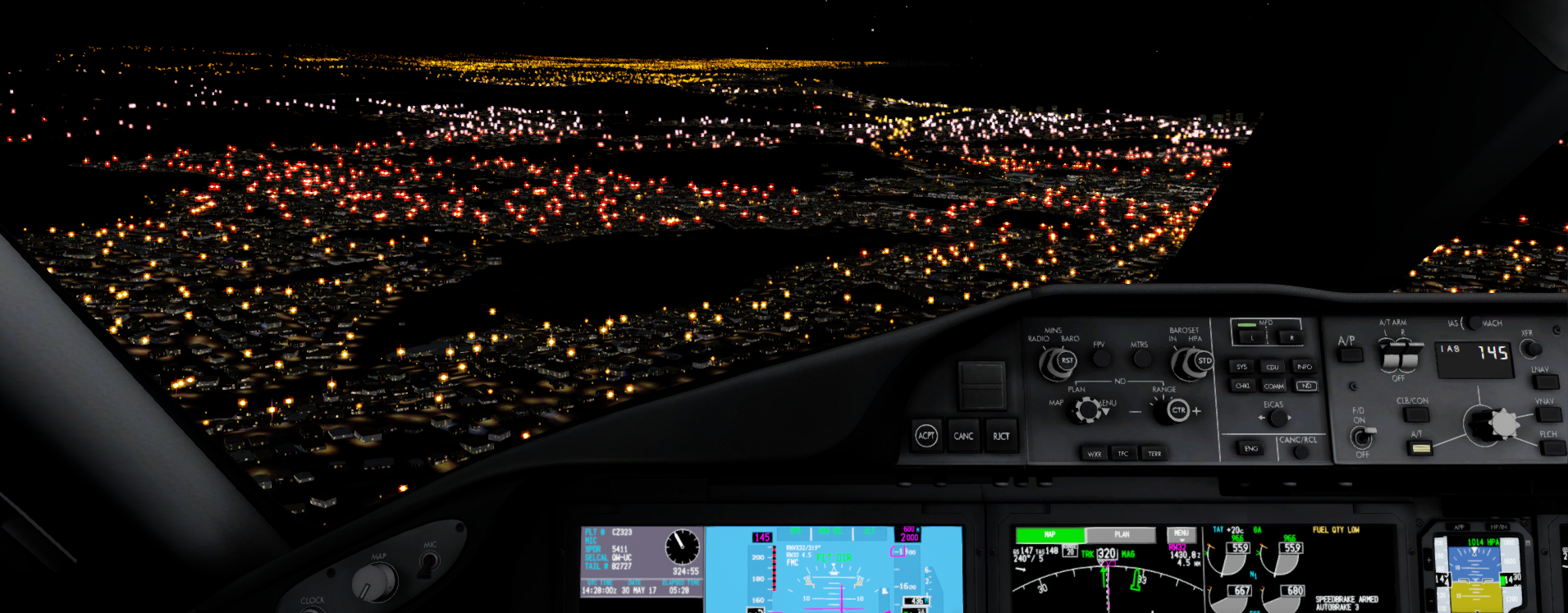Show the CDU on the multifunction display
The height and width of the screenshot is (613, 1568).
[1273, 367]
